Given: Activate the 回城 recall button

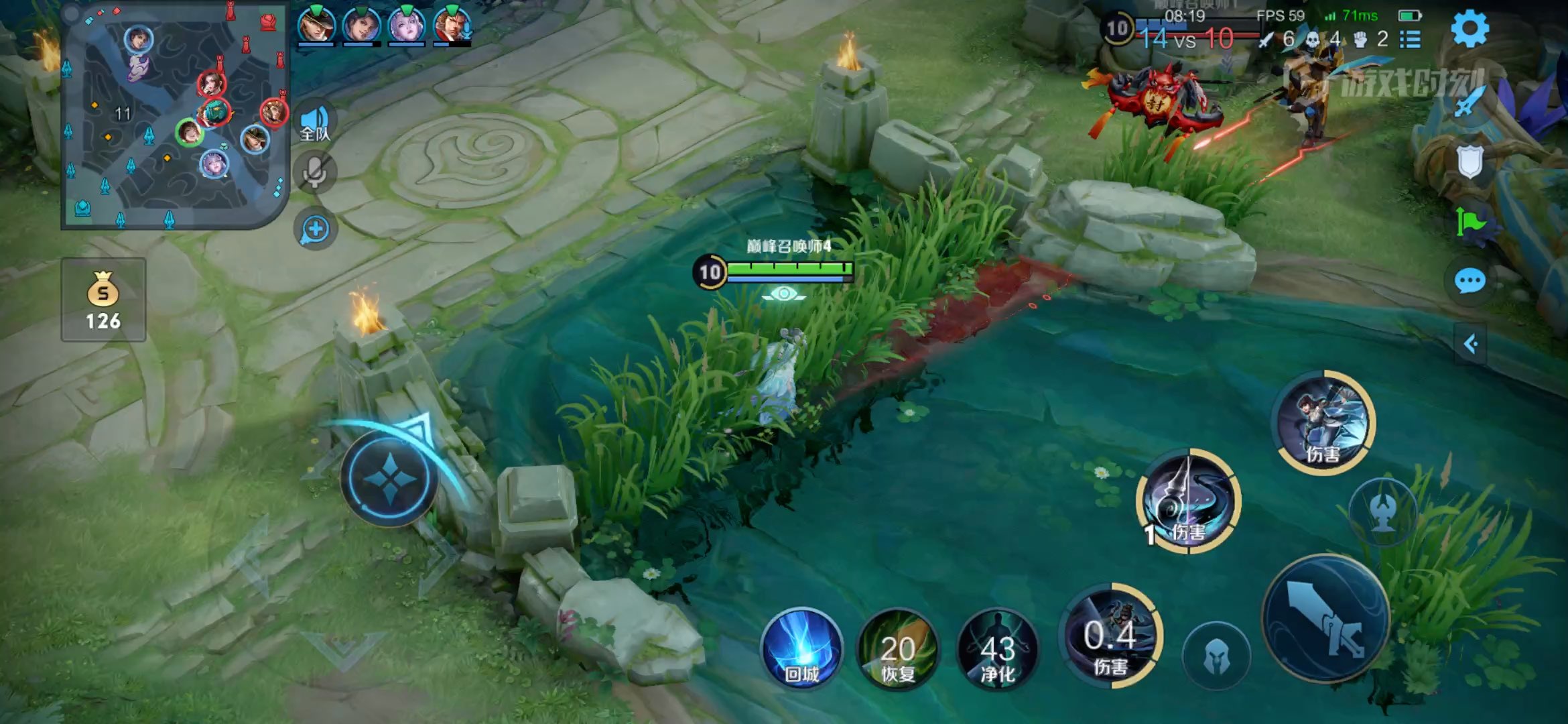Looking at the screenshot, I should 801,649.
